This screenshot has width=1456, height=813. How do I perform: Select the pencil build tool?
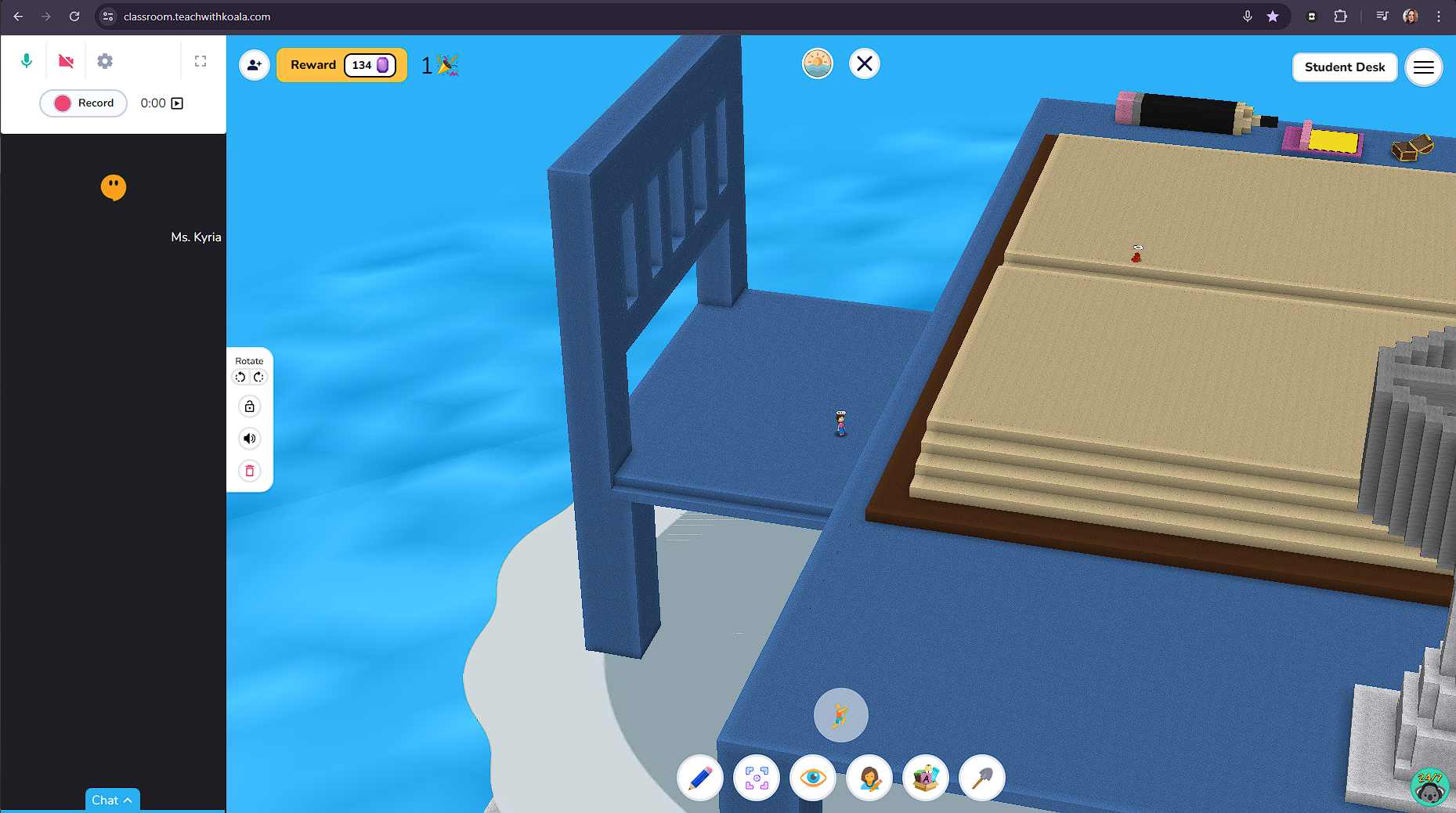(699, 778)
